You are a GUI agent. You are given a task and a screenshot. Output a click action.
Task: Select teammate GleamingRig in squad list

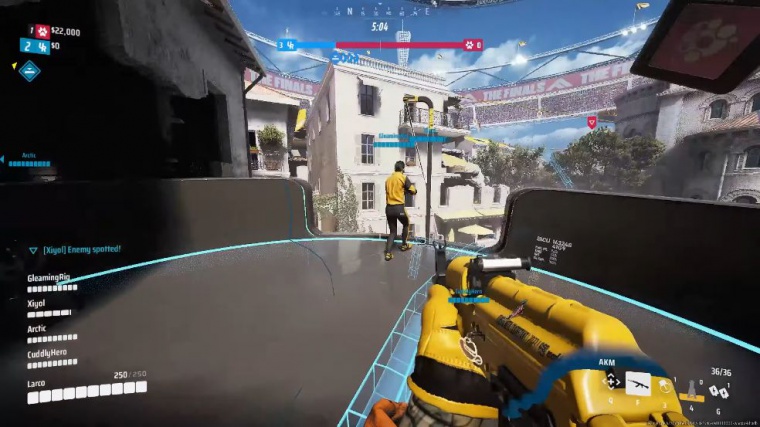pyautogui.click(x=51, y=279)
